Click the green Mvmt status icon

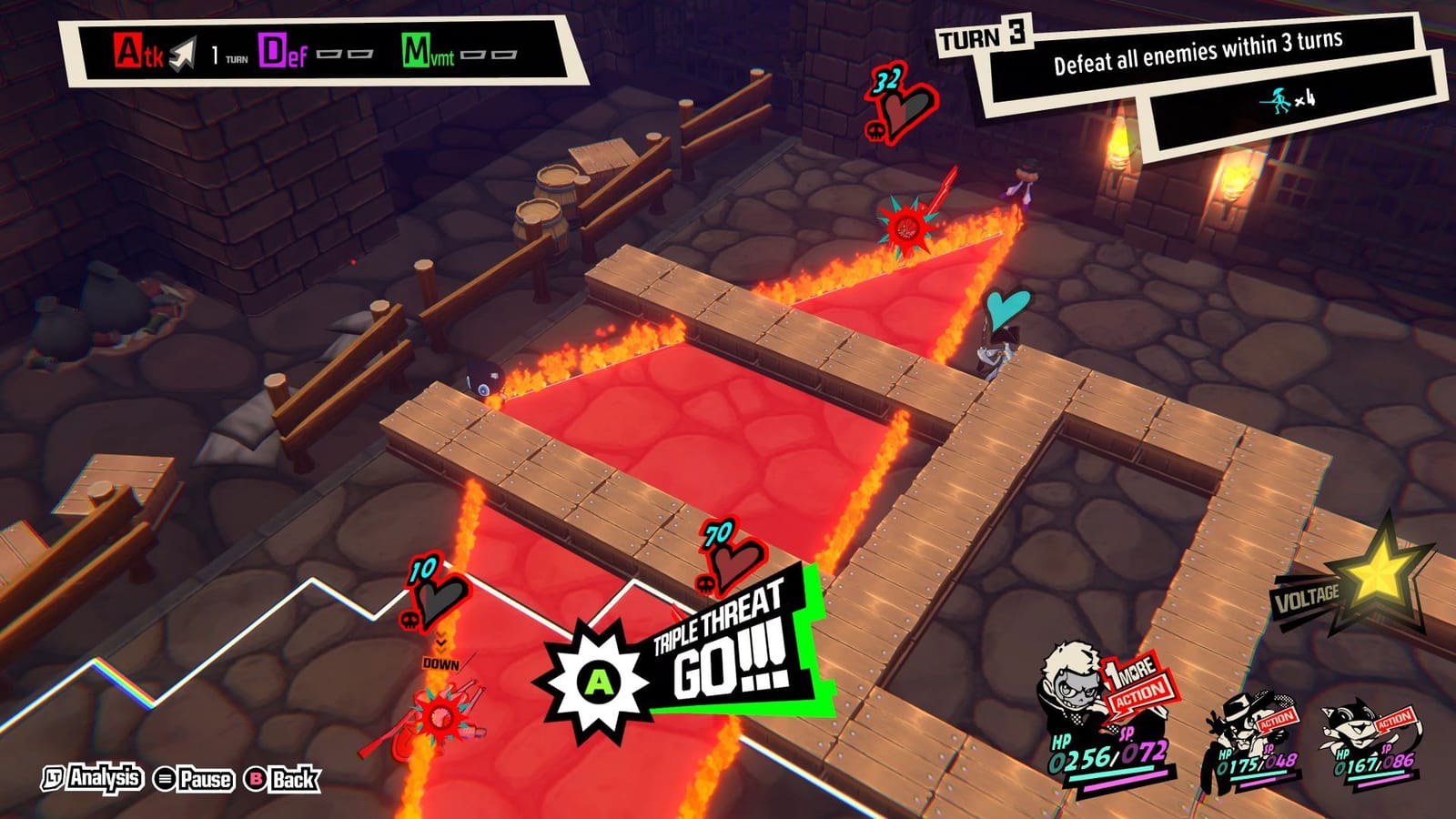418,47
